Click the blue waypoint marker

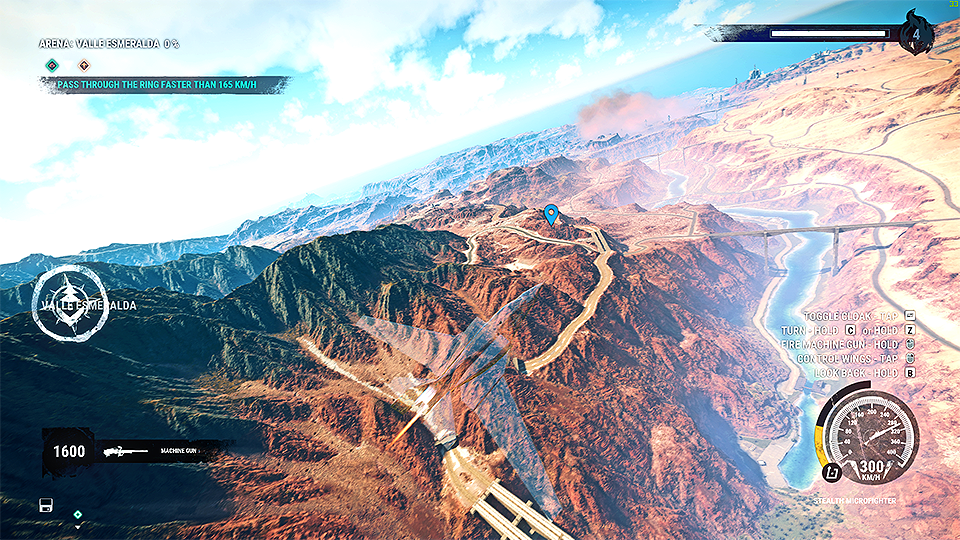pos(550,214)
